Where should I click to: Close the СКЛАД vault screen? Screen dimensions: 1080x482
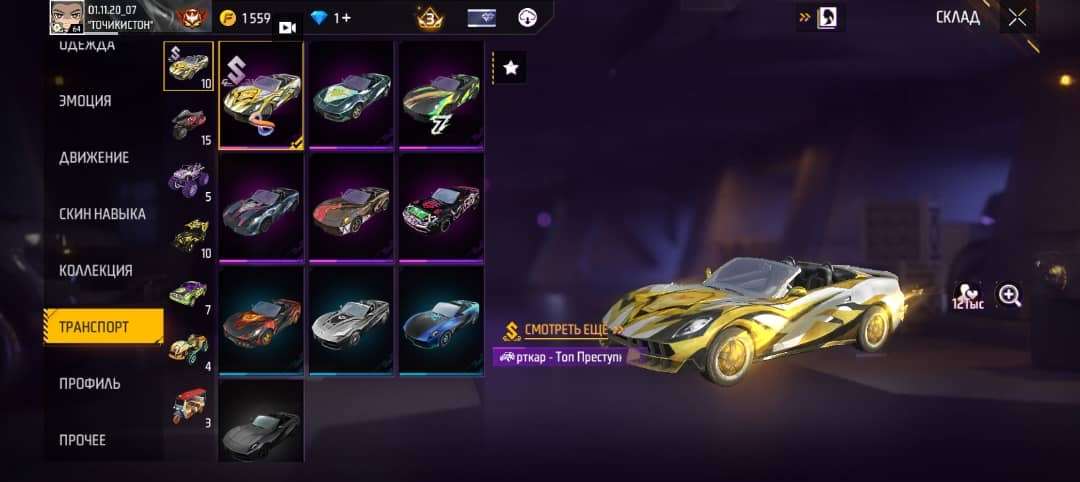1017,17
